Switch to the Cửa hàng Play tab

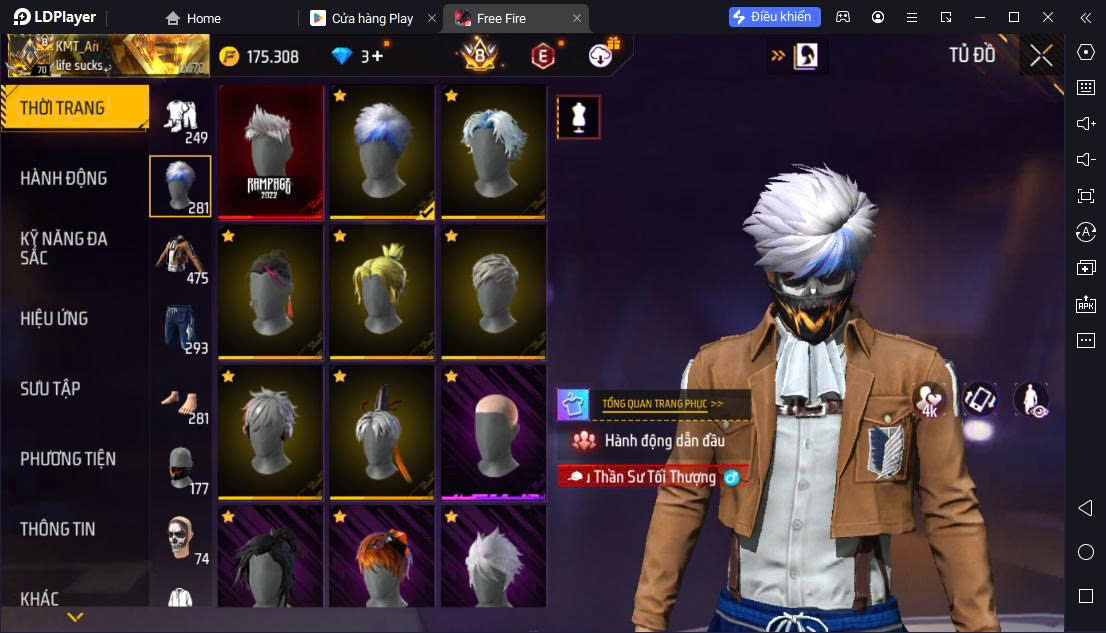pyautogui.click(x=372, y=18)
